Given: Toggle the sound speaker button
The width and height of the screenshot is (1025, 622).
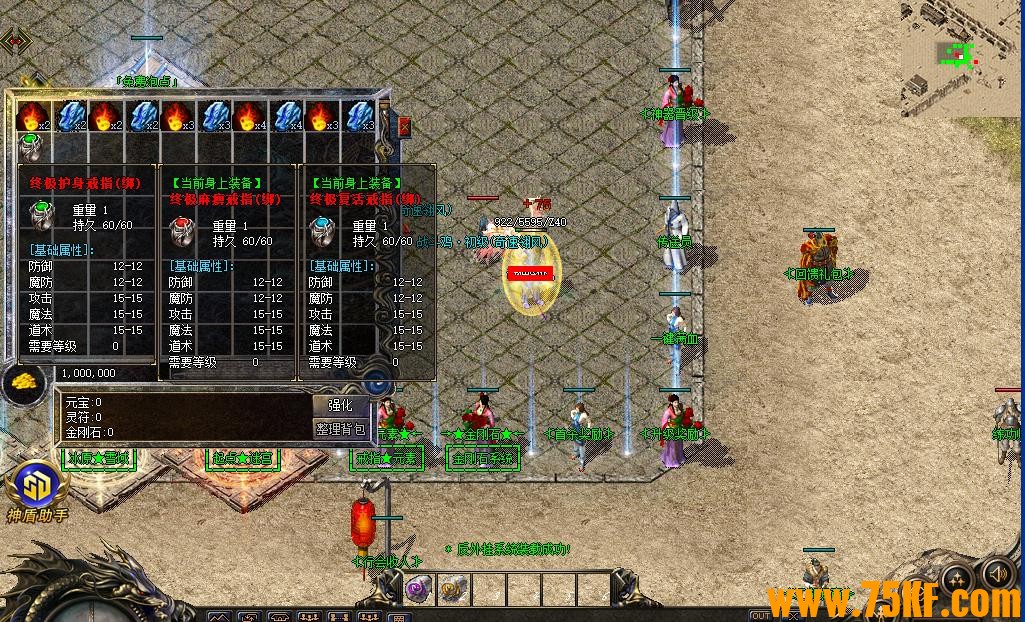Looking at the screenshot, I should (x=998, y=575).
